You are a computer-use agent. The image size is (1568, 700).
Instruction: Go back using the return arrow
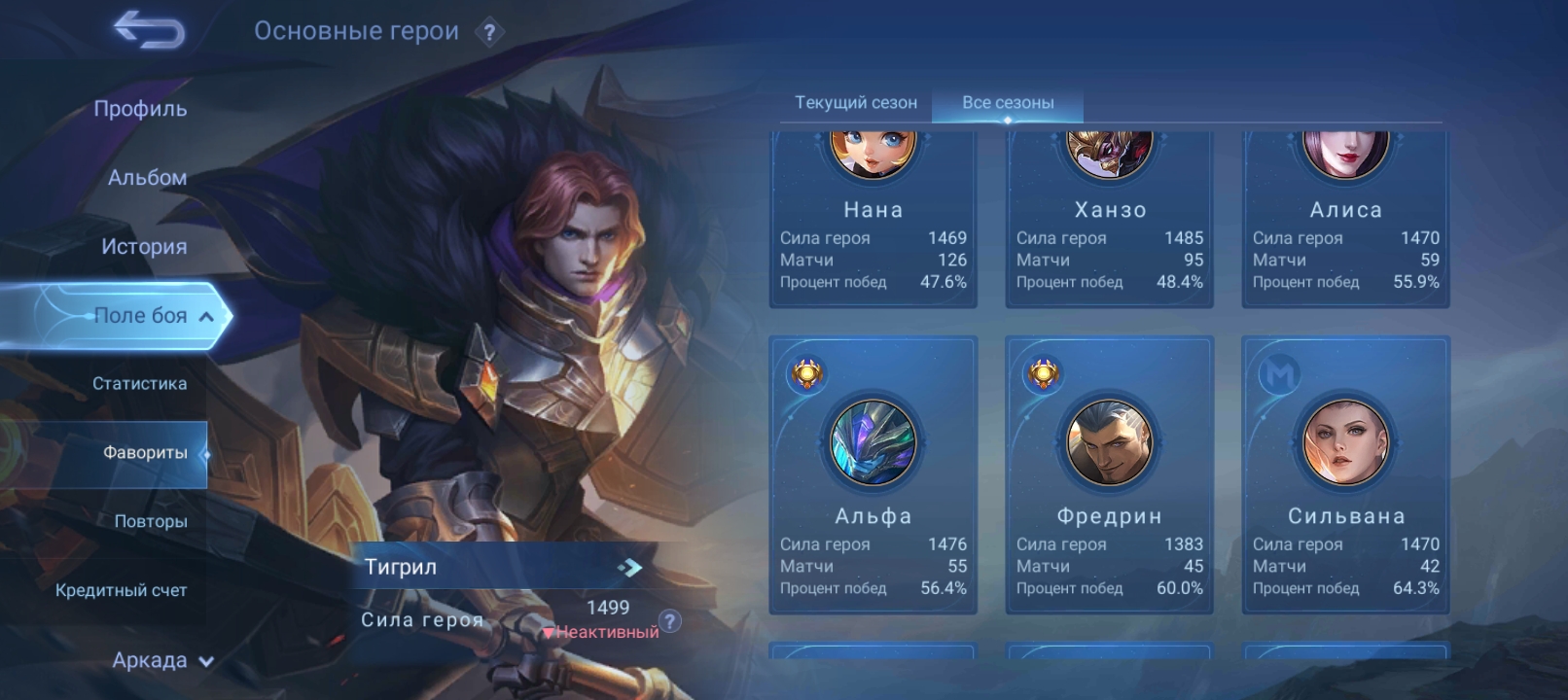[149, 31]
